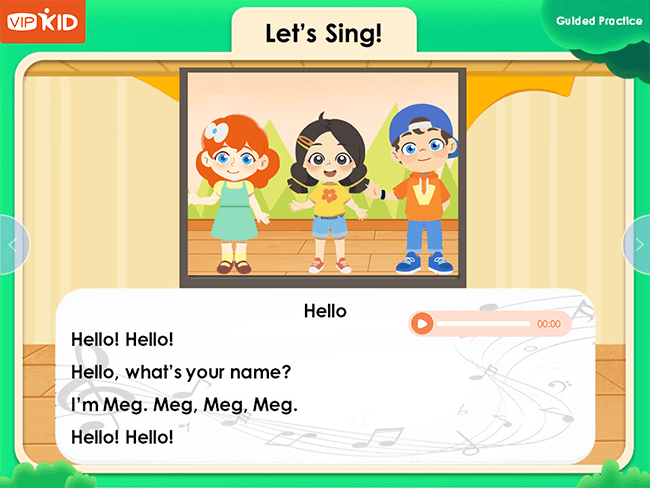
Task: Click the VIPKID logo
Action: click(43, 22)
